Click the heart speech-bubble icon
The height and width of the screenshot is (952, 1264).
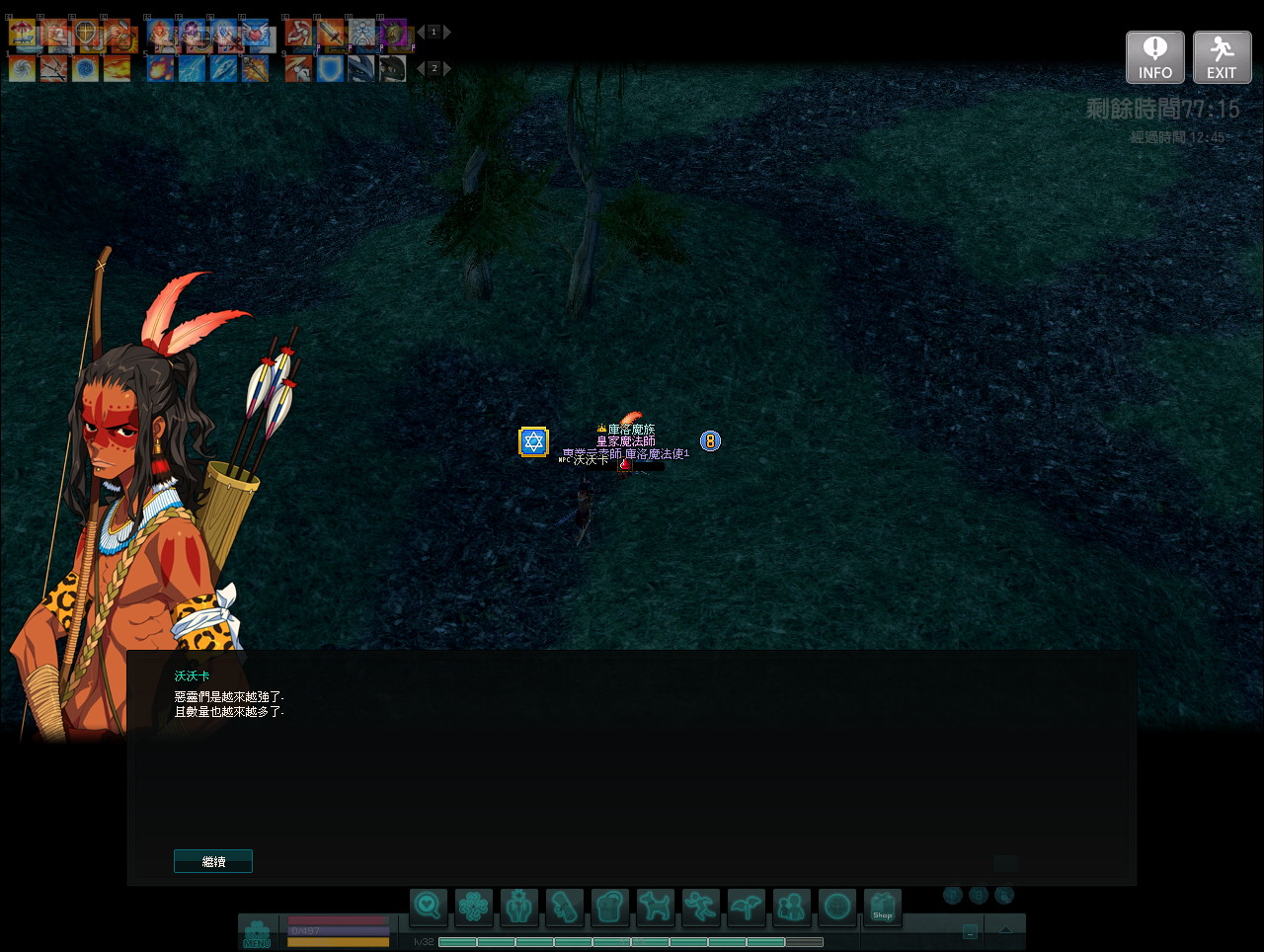(428, 906)
